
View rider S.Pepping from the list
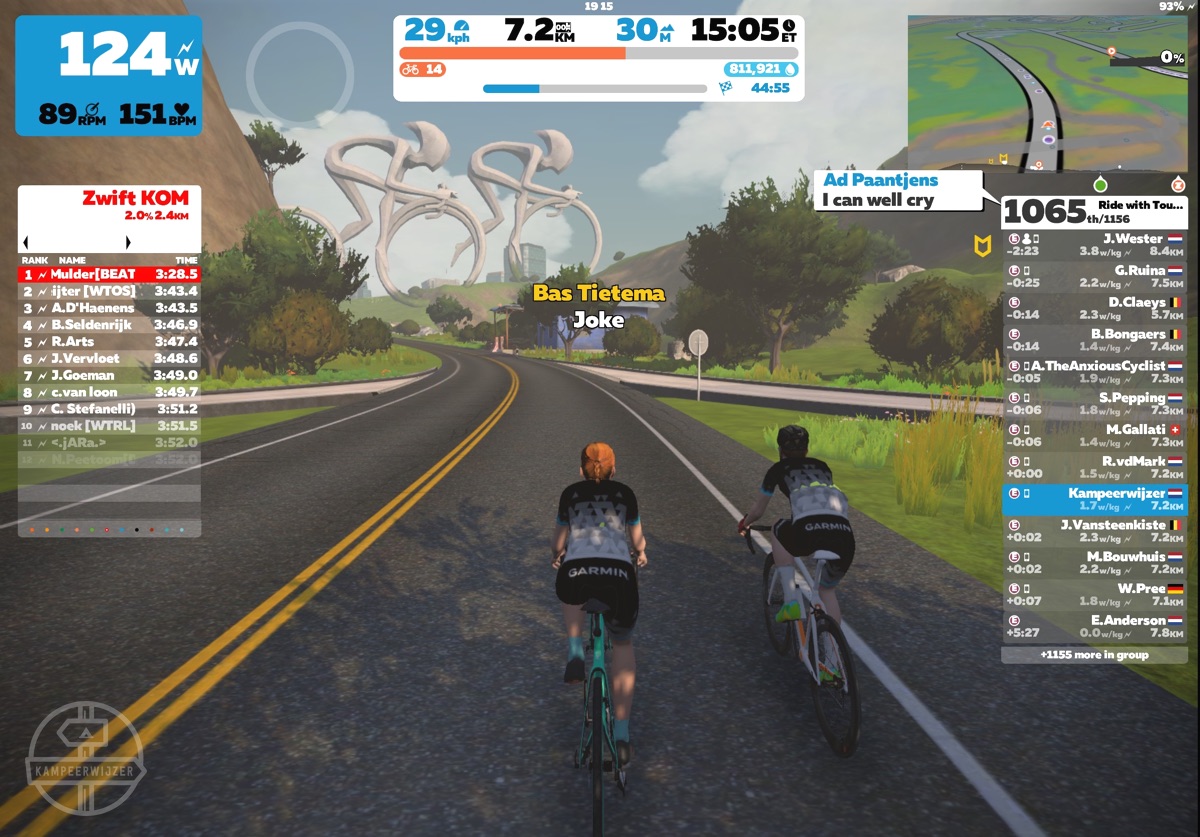[1094, 404]
